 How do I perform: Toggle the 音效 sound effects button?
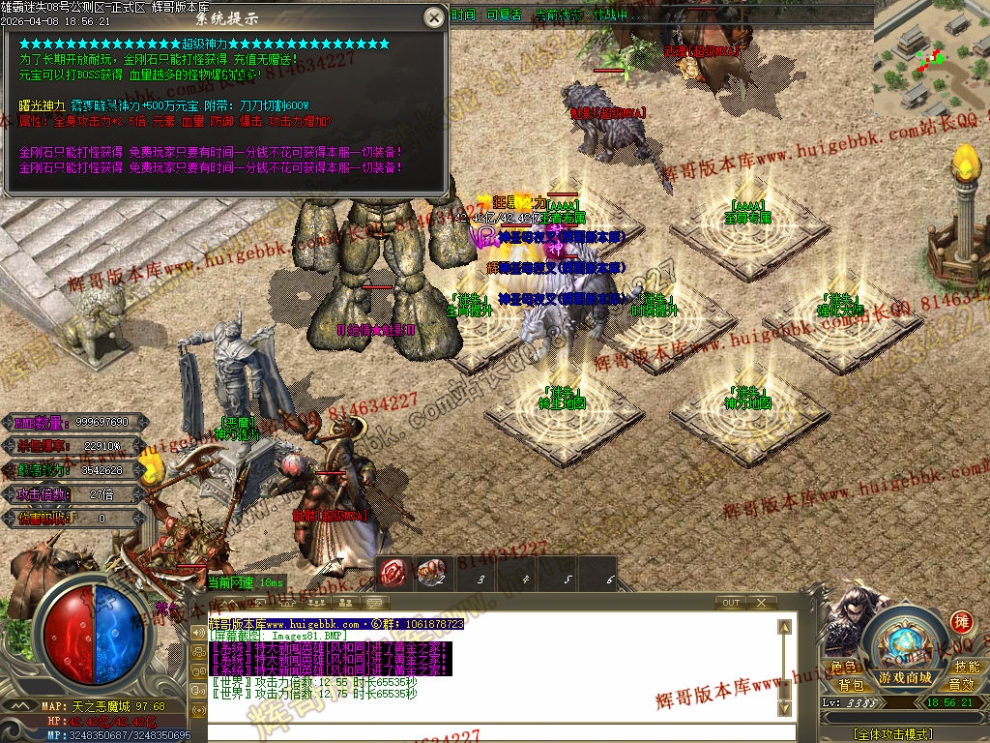[x=962, y=685]
